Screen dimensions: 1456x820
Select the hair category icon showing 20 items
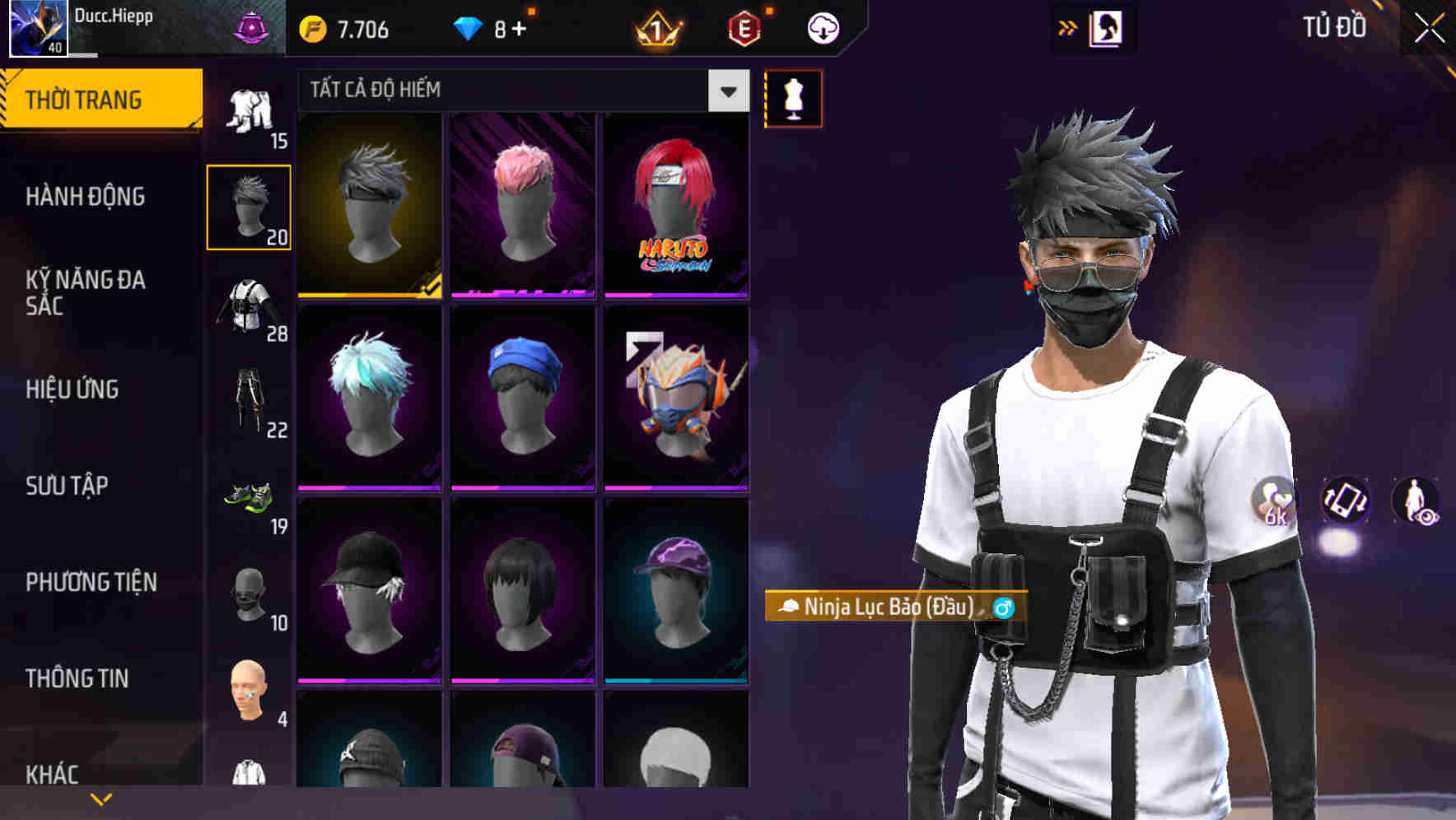pyautogui.click(x=249, y=206)
